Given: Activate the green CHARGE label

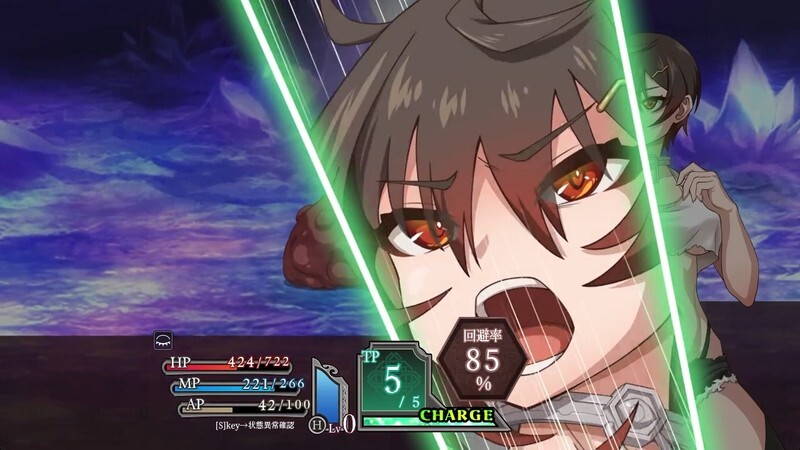Looking at the screenshot, I should point(456,415).
